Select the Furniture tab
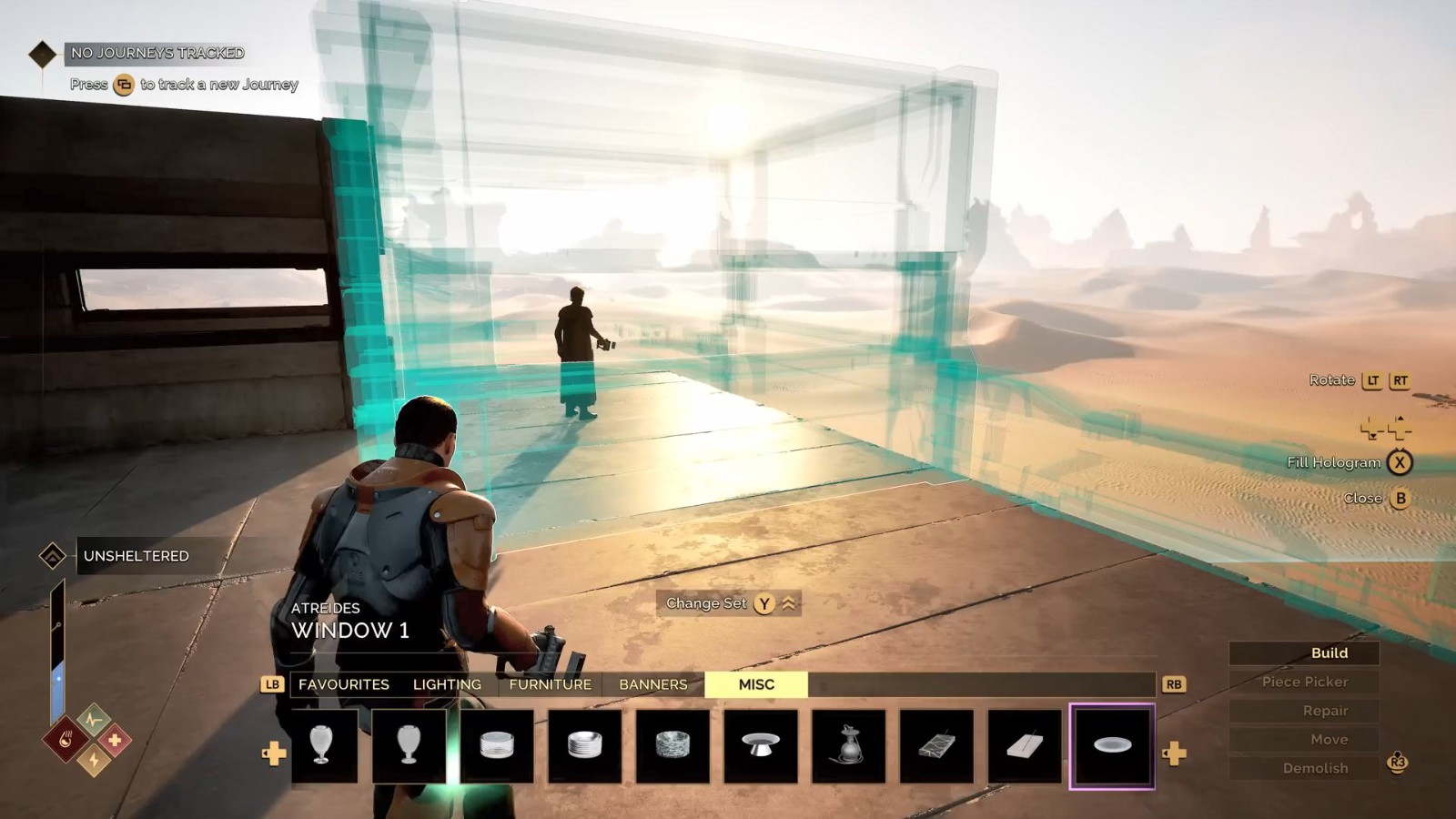The height and width of the screenshot is (819, 1456). [550, 684]
